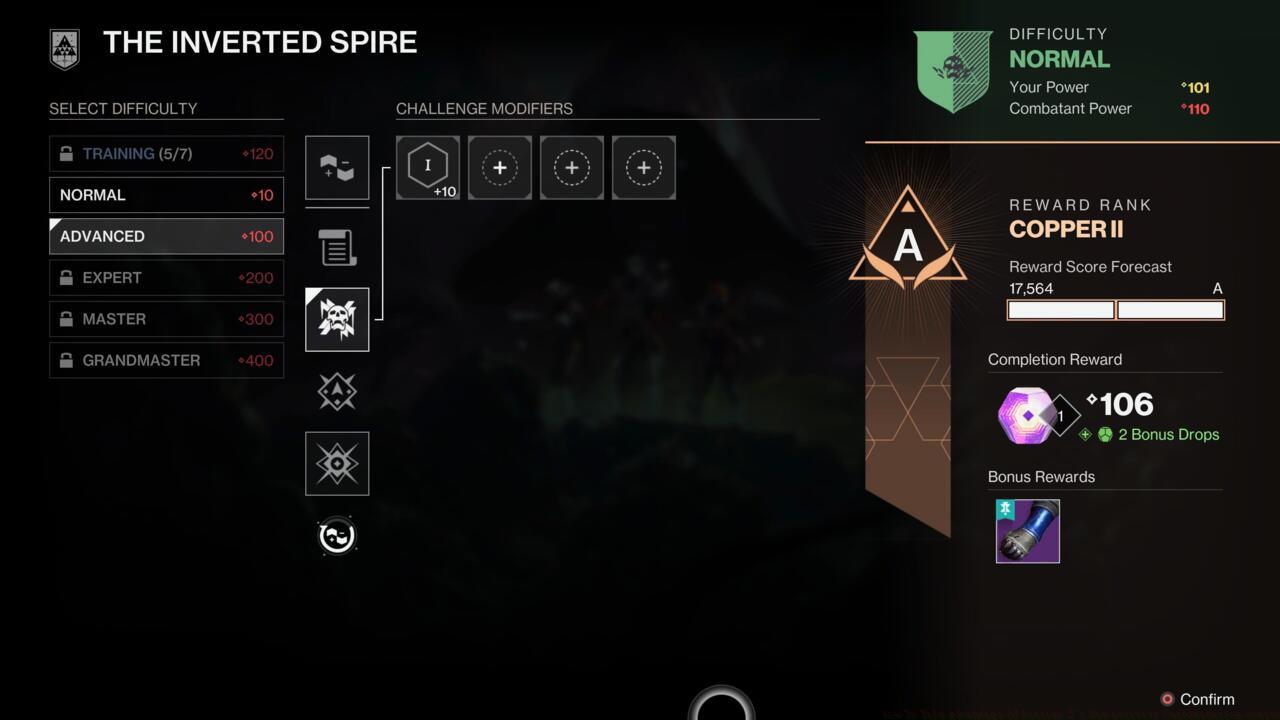Select the hexagon I +10 active modifier
Image resolution: width=1280 pixels, height=720 pixels.
tap(427, 167)
